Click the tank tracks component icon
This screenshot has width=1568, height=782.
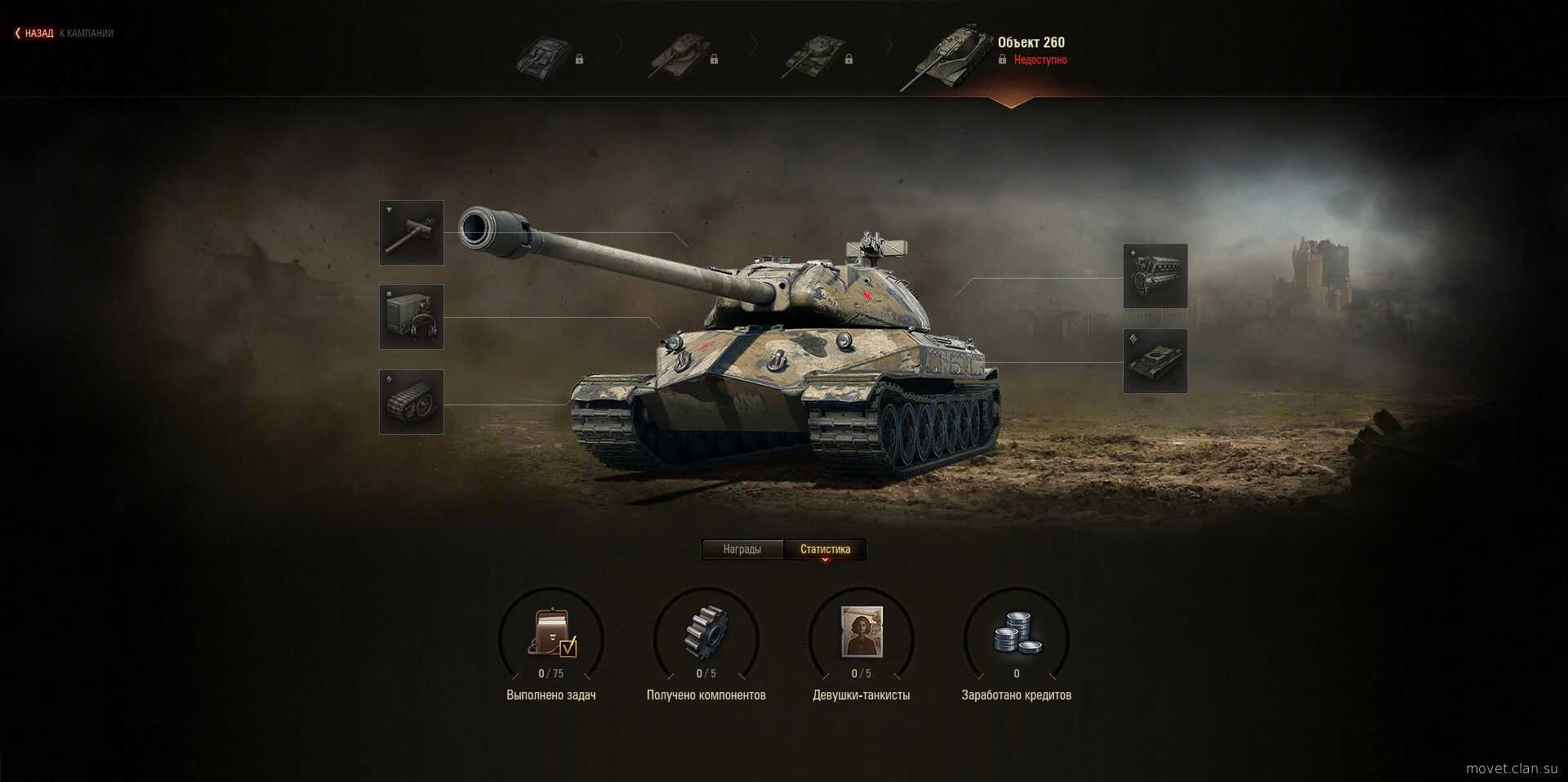(412, 402)
